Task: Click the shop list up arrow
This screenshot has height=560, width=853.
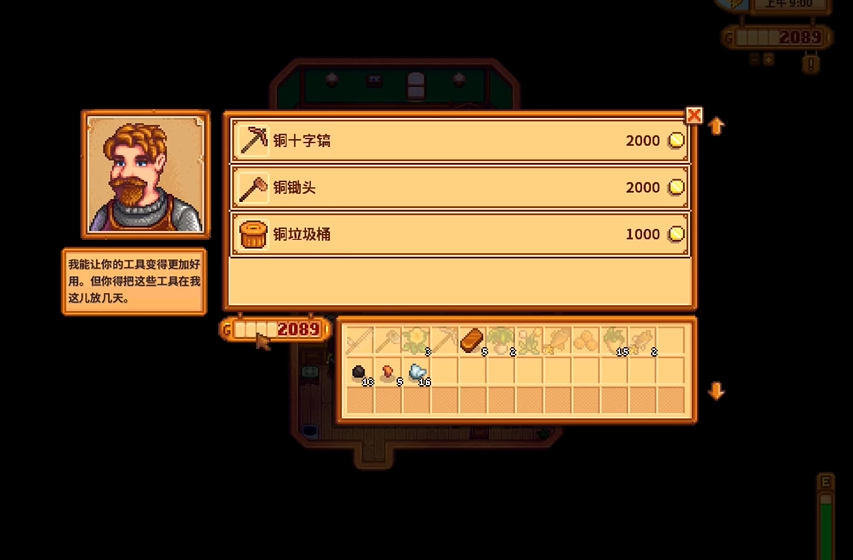Action: [x=716, y=127]
